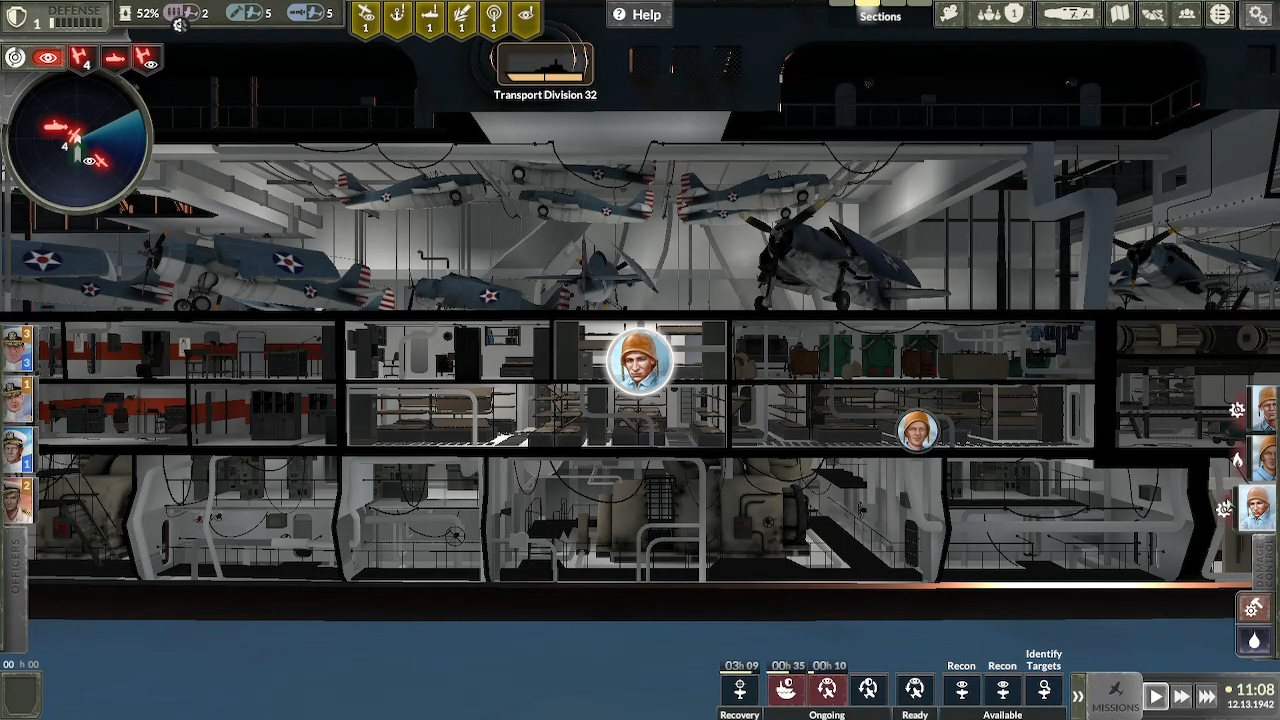Screen dimensions: 1280x720
Task: Launch the first available Recon mission
Action: [961, 690]
